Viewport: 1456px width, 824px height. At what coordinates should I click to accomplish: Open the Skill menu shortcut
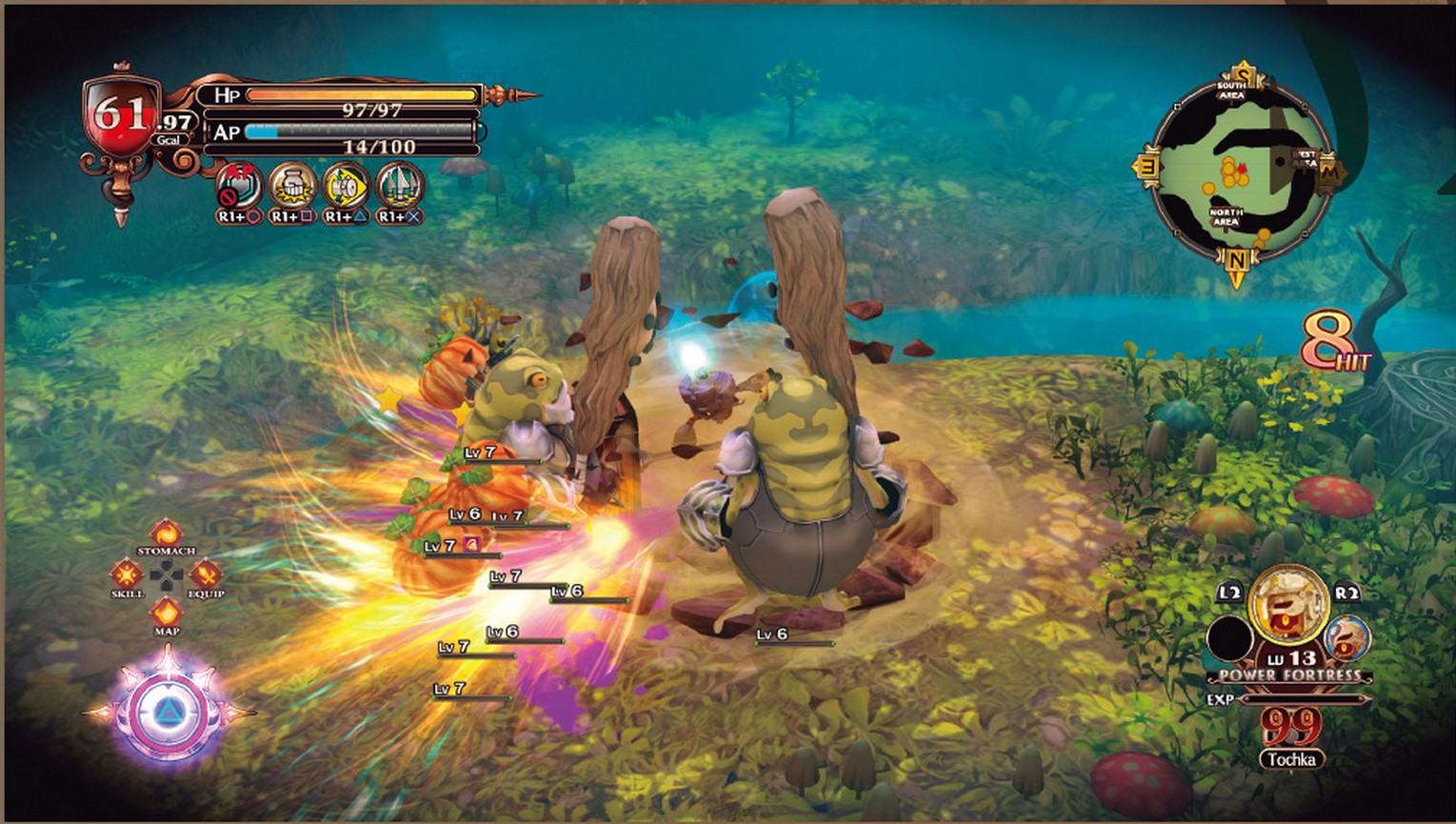(127, 573)
